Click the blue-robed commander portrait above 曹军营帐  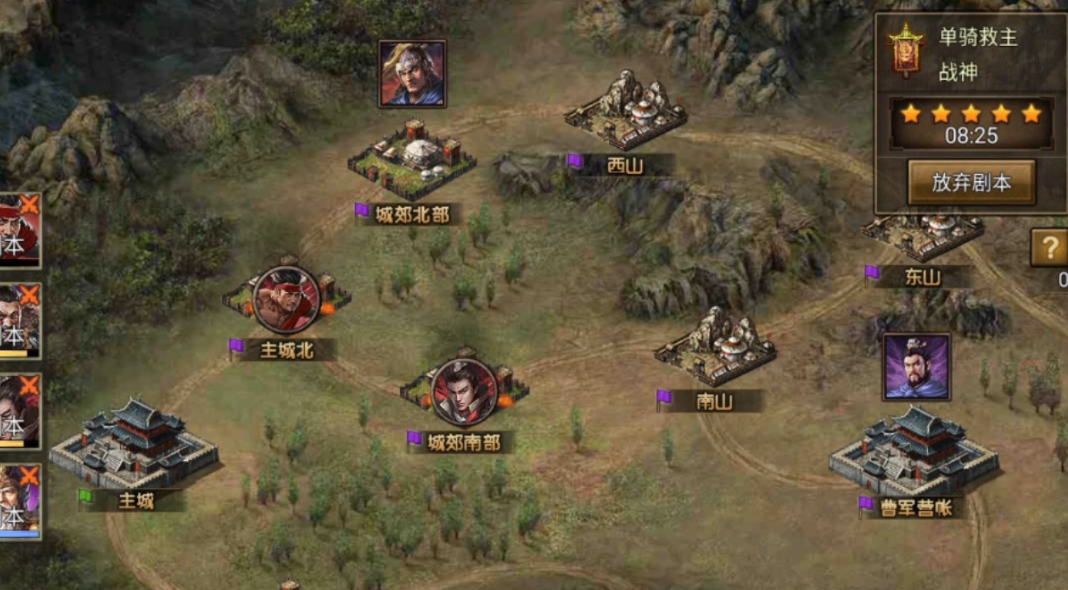pos(916,366)
